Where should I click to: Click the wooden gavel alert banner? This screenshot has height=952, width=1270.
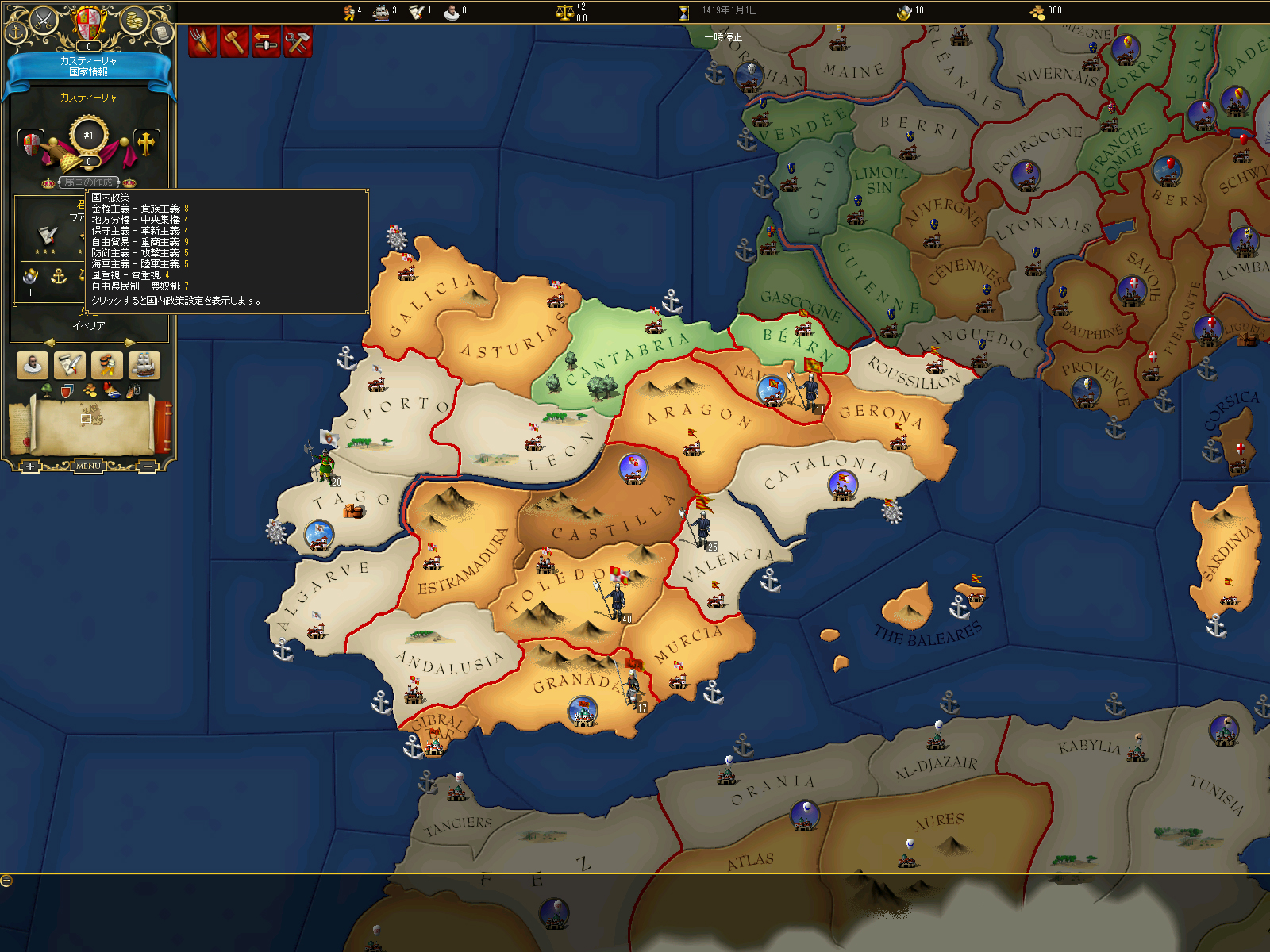(234, 41)
